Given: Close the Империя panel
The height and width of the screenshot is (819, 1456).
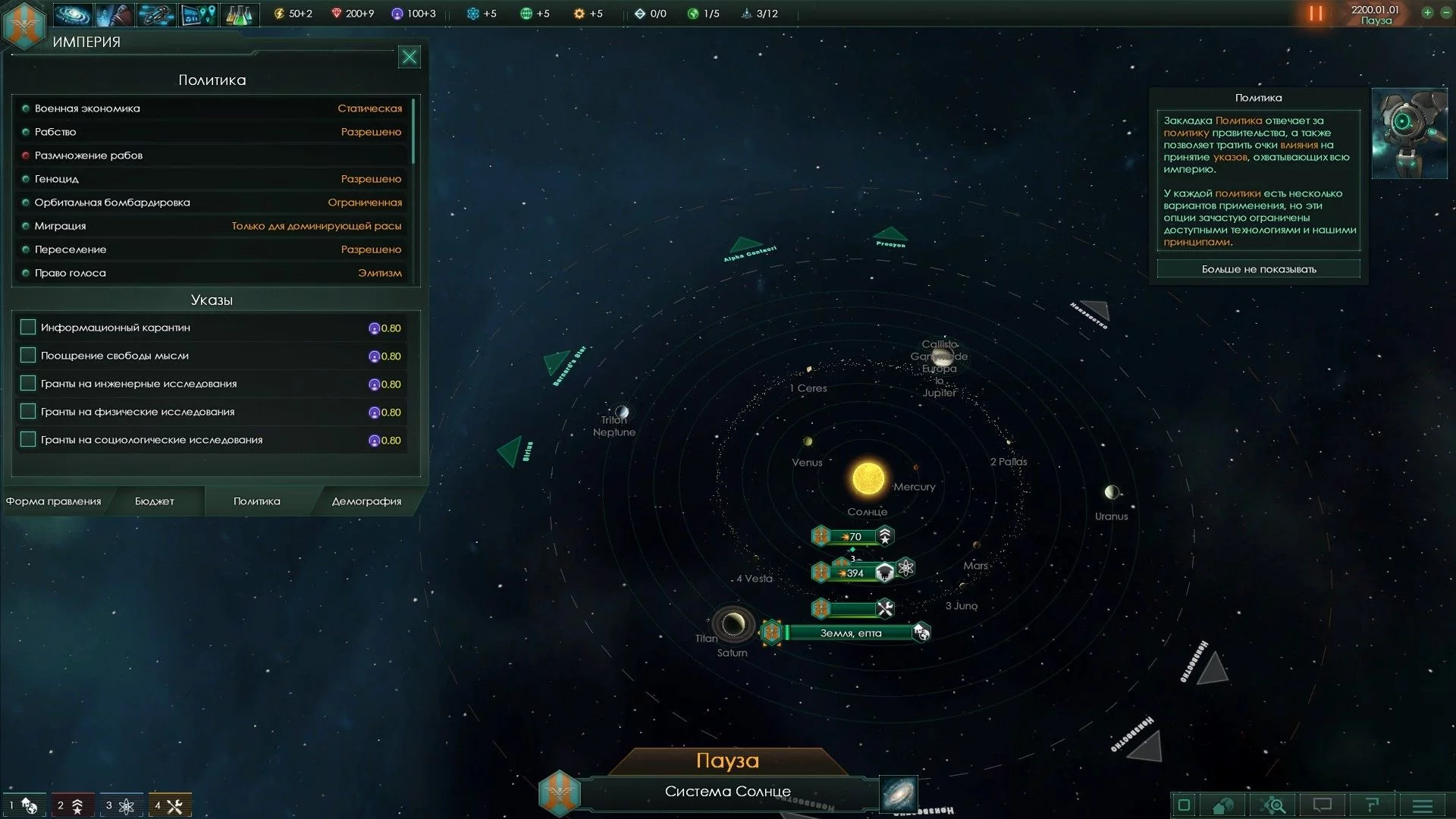Looking at the screenshot, I should click(409, 57).
